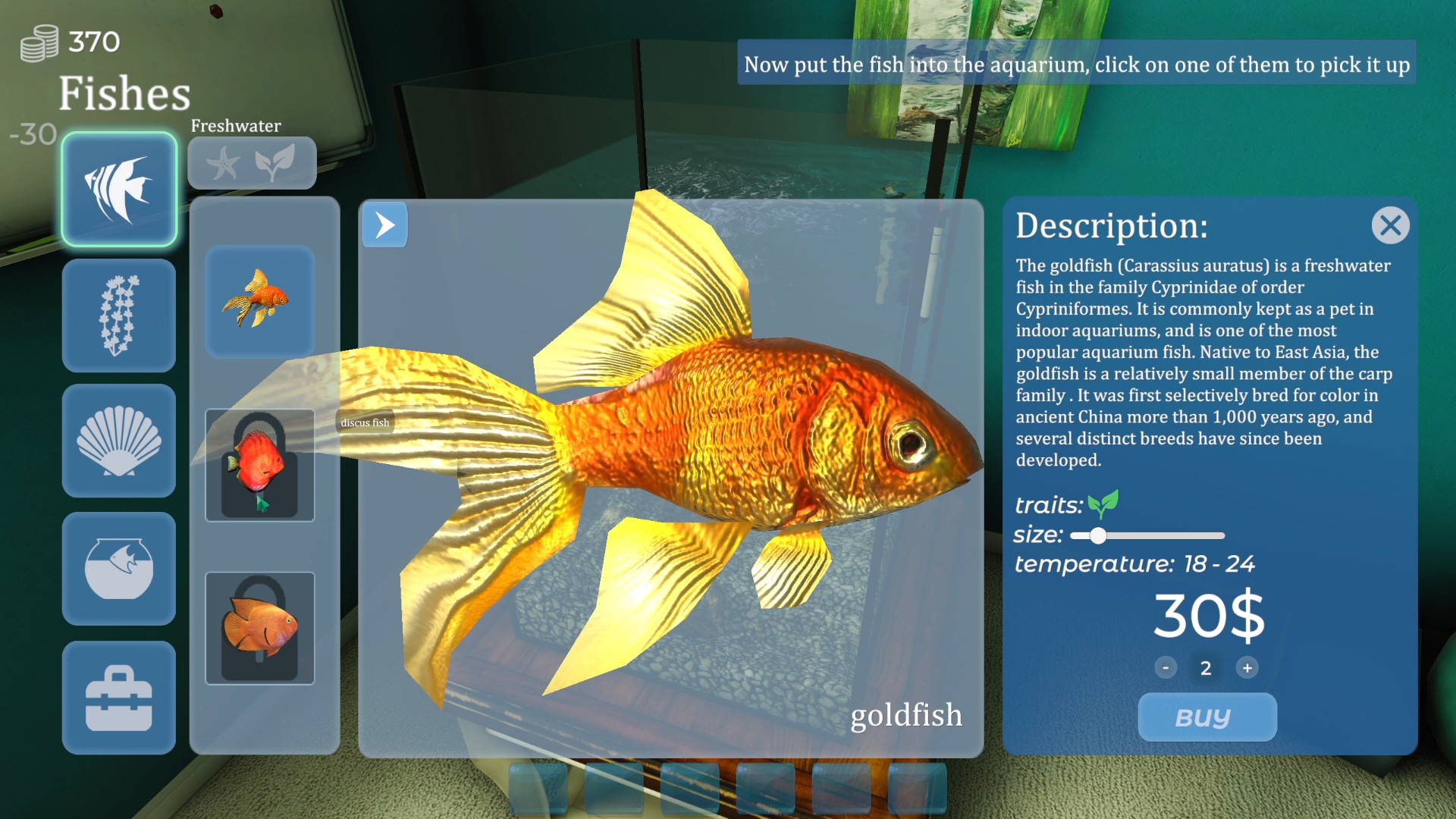Collapse the Description panel
Screen dimensions: 1456x819
pyautogui.click(x=1390, y=225)
